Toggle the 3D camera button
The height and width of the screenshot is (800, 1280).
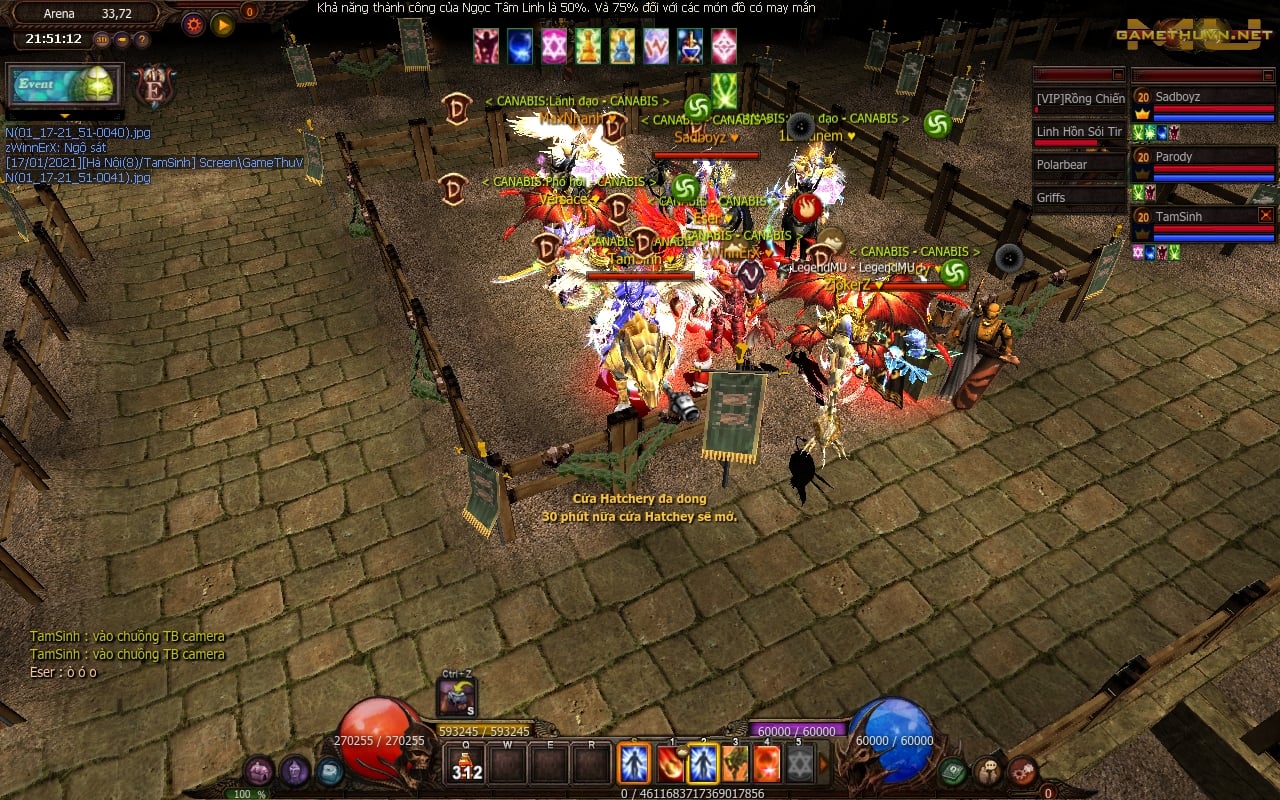tap(102, 40)
